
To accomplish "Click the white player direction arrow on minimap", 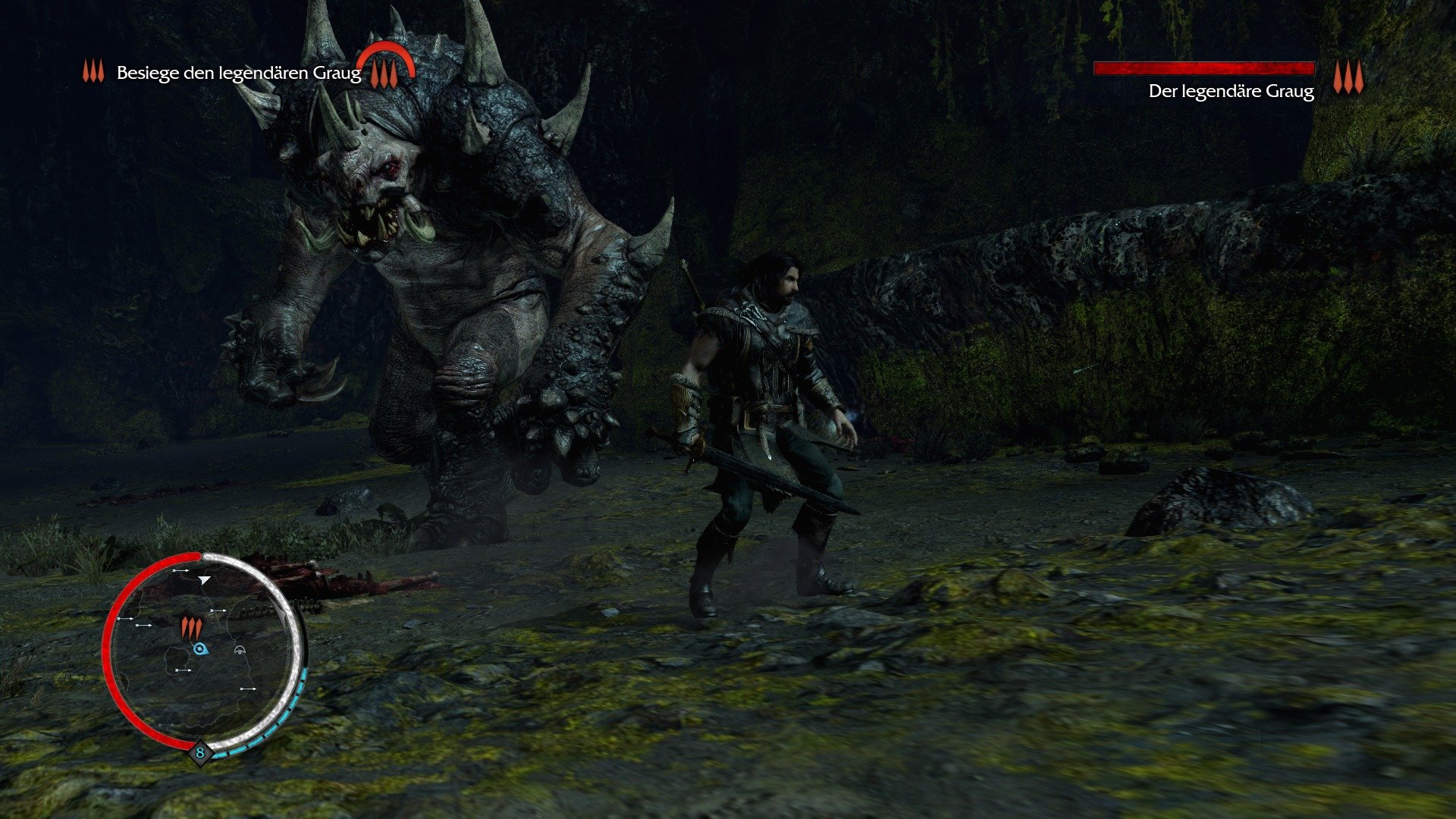I will tap(204, 580).
